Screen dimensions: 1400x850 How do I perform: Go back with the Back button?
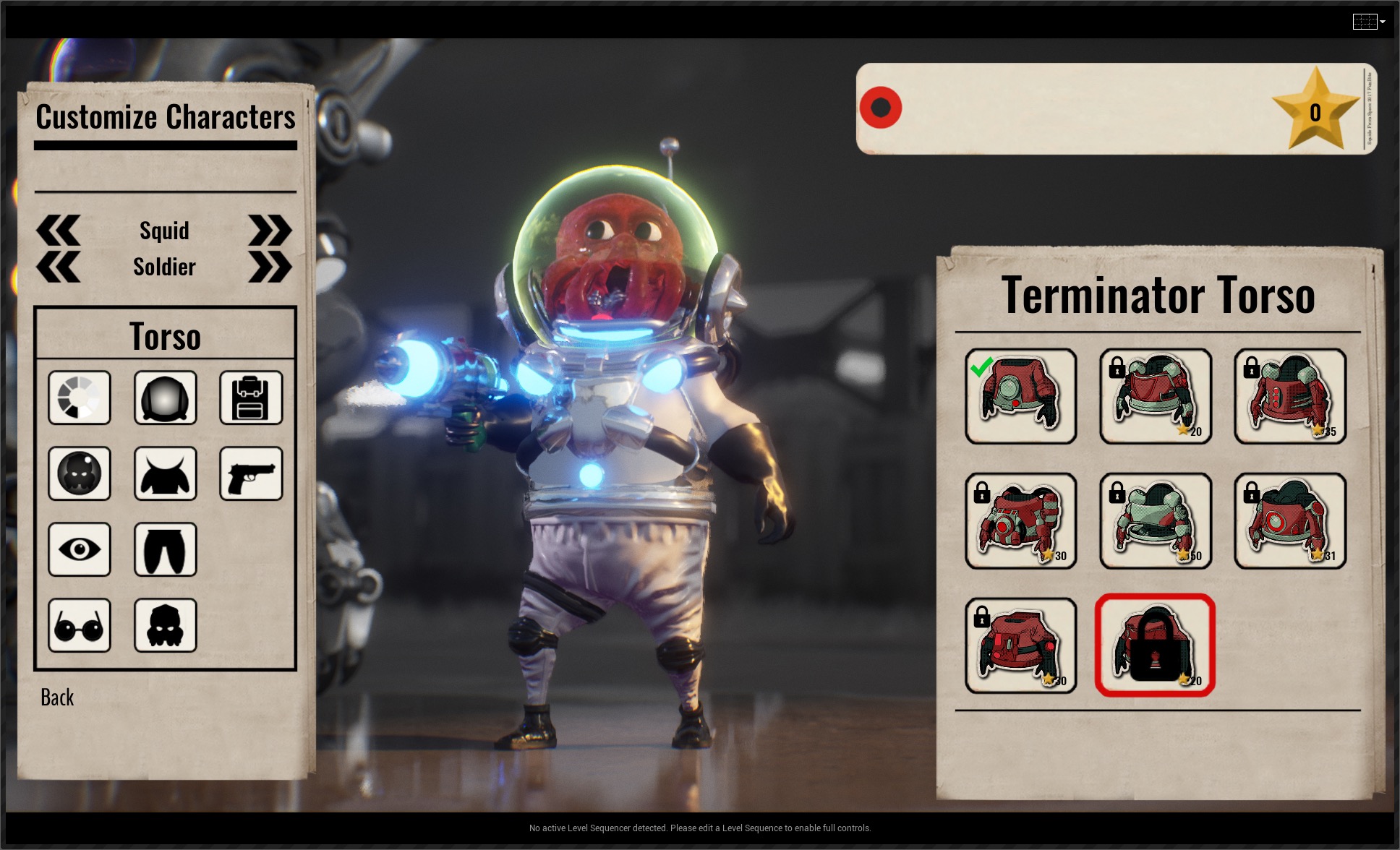pyautogui.click(x=57, y=697)
